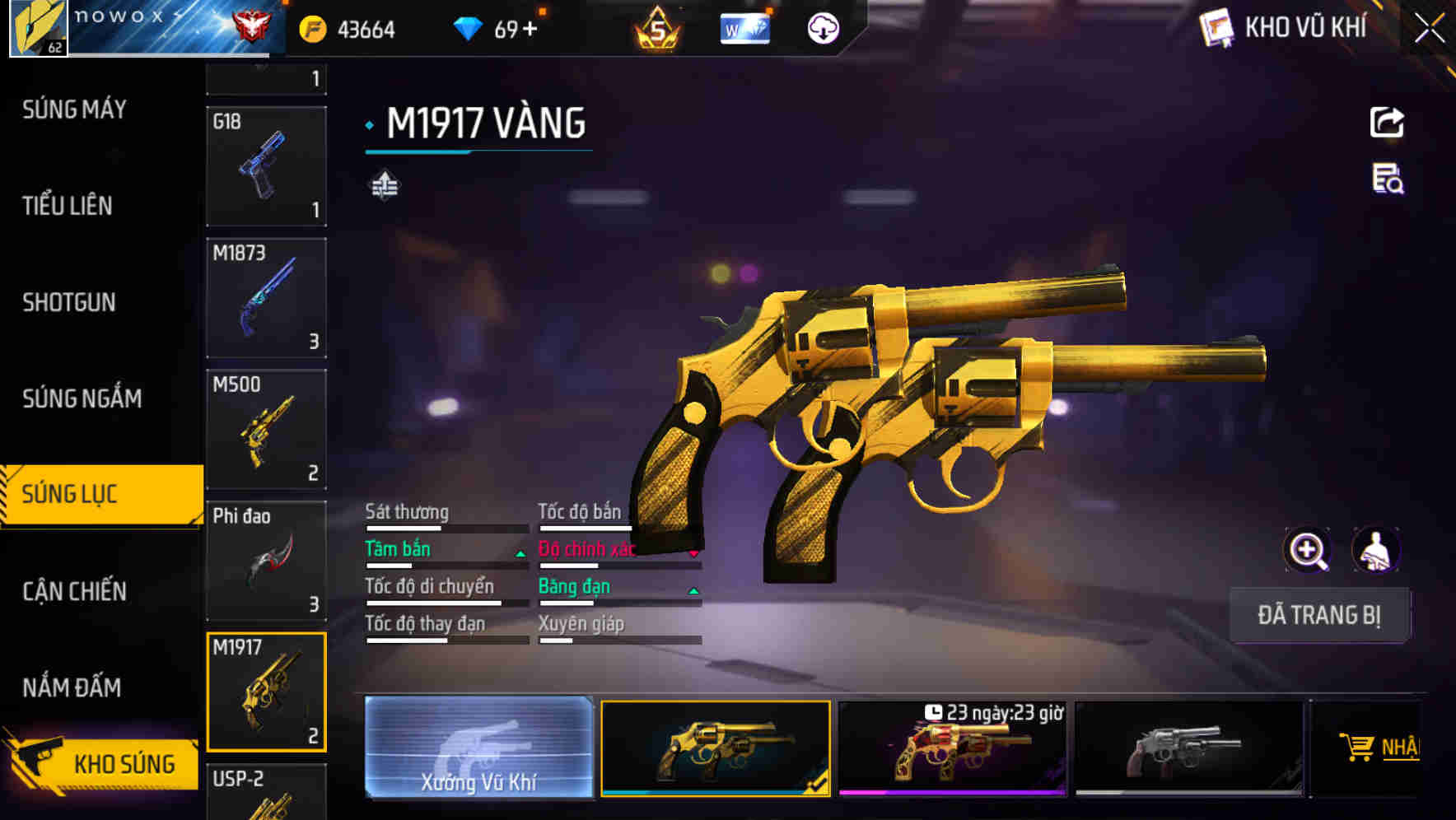The width and height of the screenshot is (1456, 820).
Task: Close the weapon armory screen
Action: point(1430,29)
